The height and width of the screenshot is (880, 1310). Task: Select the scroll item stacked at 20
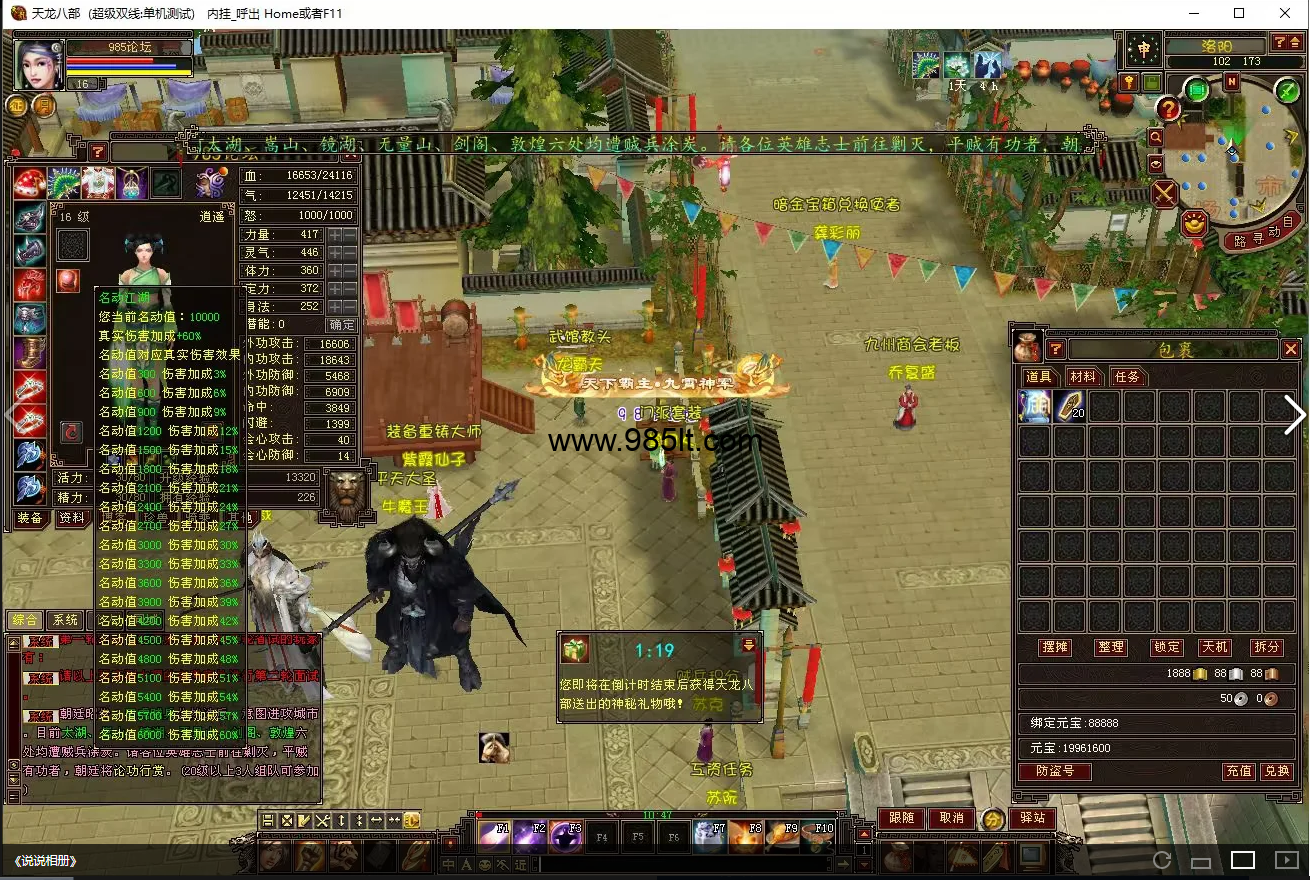pyautogui.click(x=1070, y=407)
